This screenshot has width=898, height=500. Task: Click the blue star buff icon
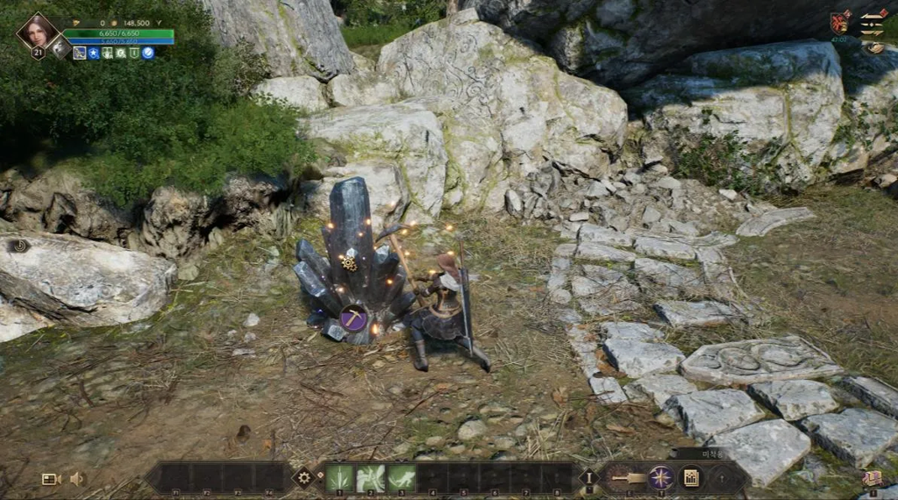(x=94, y=53)
